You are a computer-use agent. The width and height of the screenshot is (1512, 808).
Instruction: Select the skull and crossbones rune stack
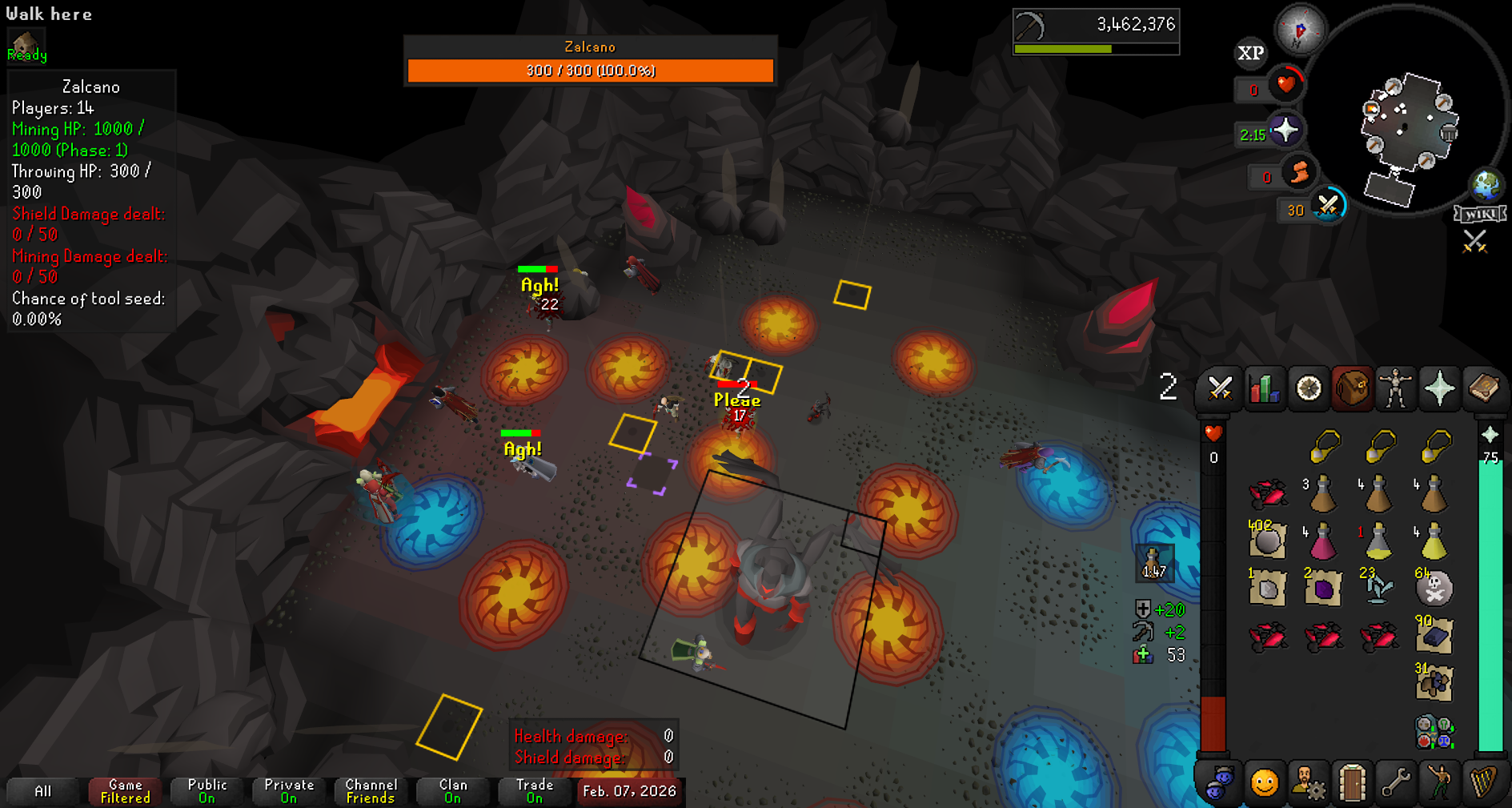tap(1434, 589)
